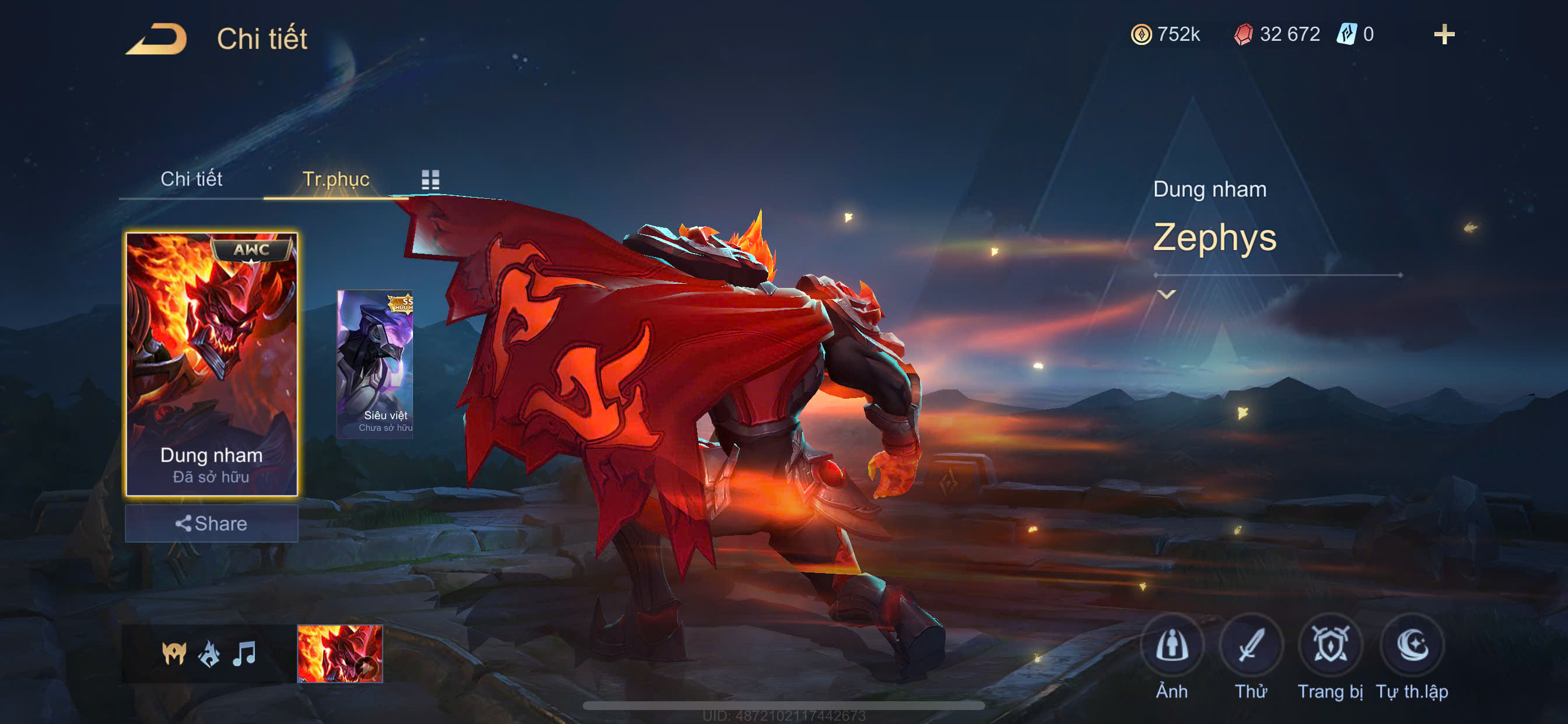This screenshot has width=1568, height=724.
Task: Choose the Siêu việt skin card
Action: pyautogui.click(x=375, y=364)
